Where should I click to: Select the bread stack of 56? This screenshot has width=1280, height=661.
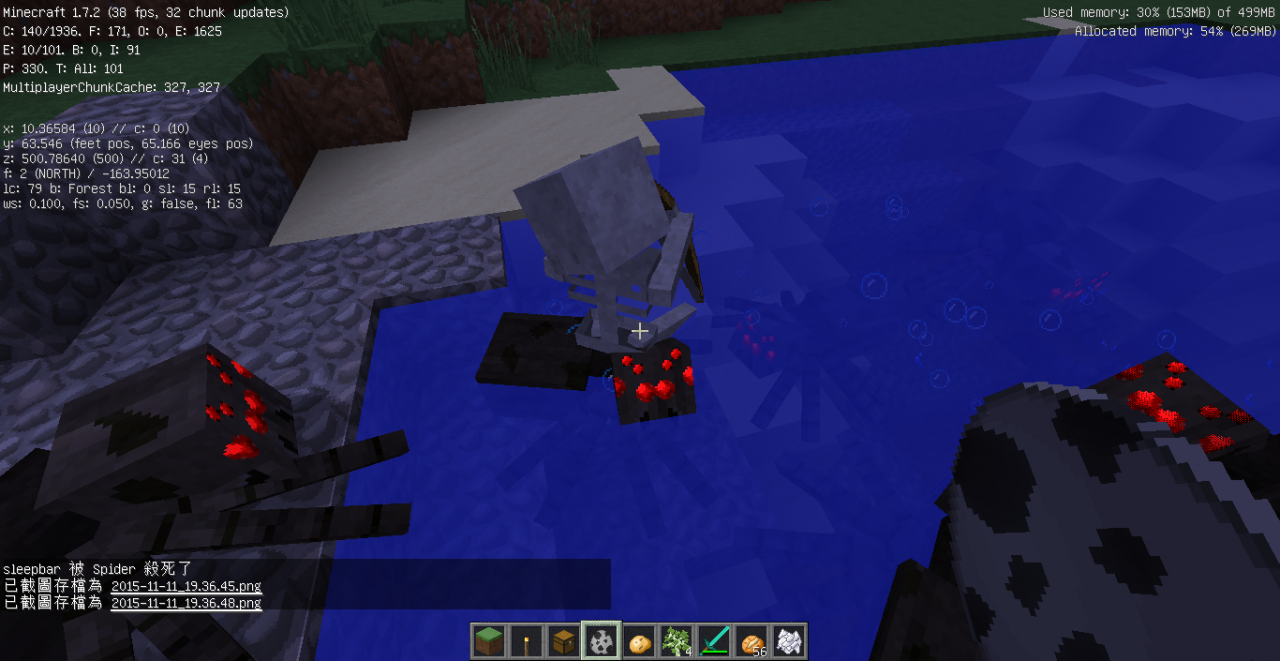[x=752, y=641]
